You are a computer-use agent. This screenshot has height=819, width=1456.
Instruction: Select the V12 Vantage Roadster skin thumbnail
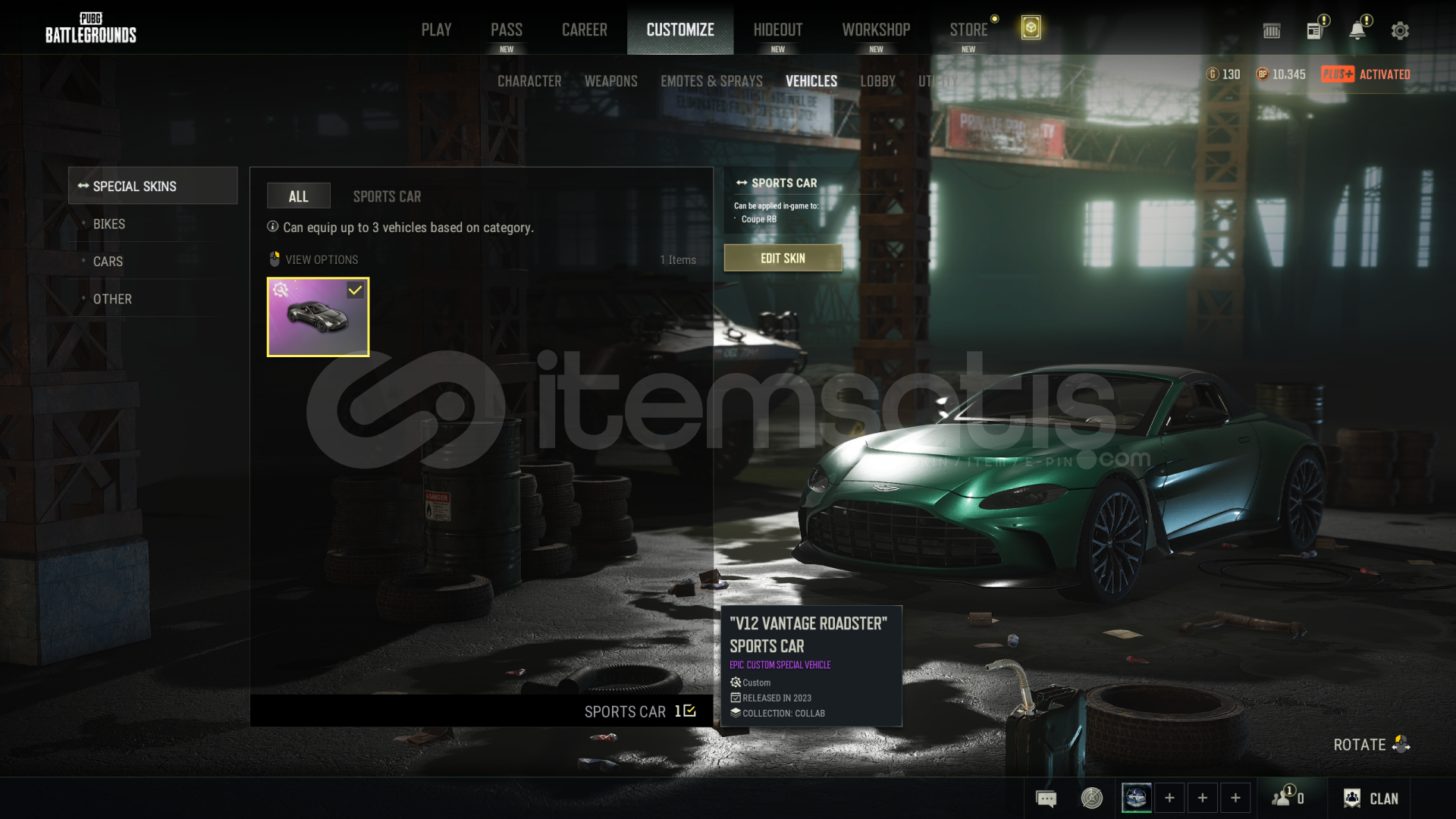tap(318, 317)
